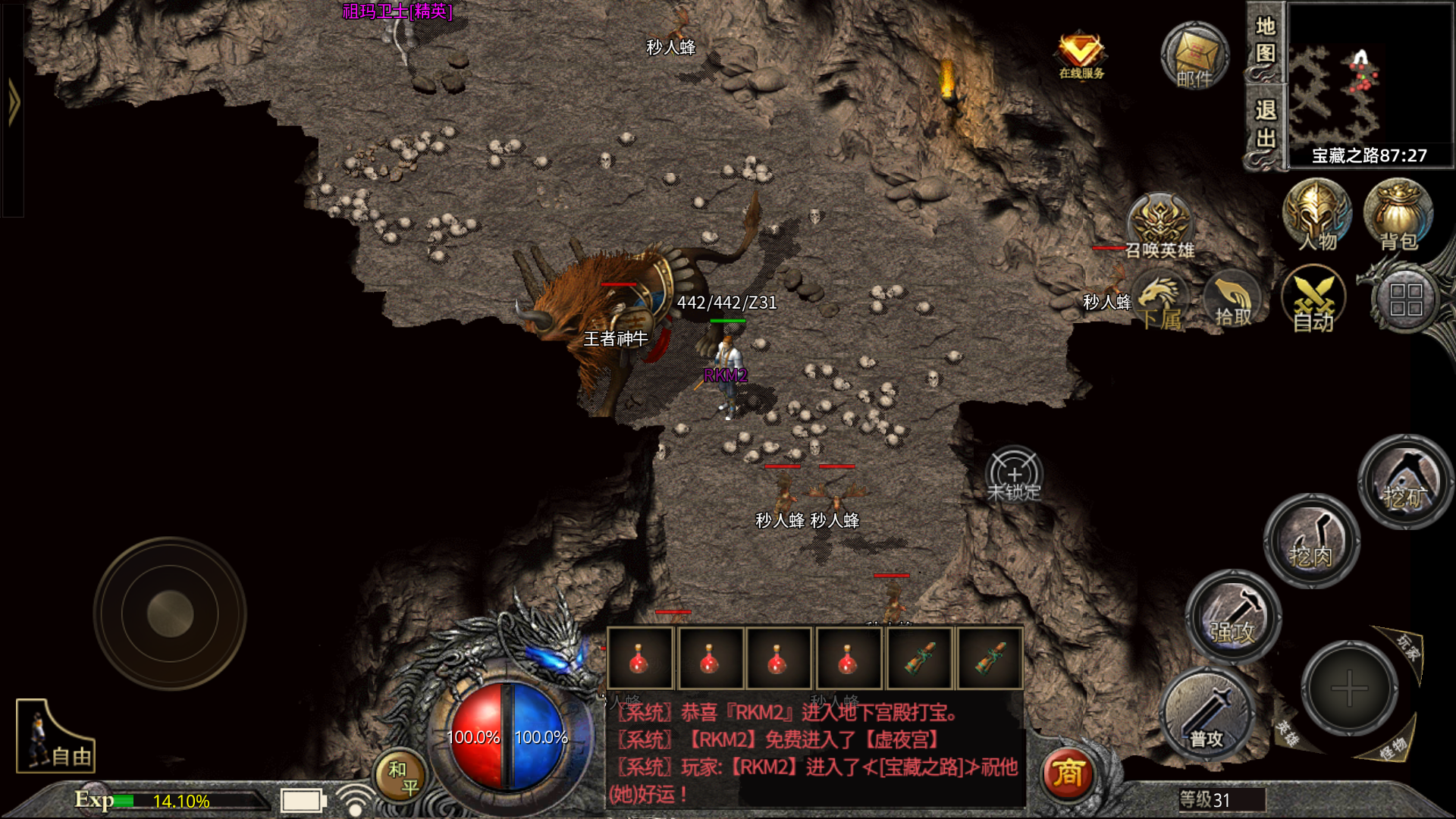
Task: Click the 退出 exit button
Action: tap(1265, 125)
